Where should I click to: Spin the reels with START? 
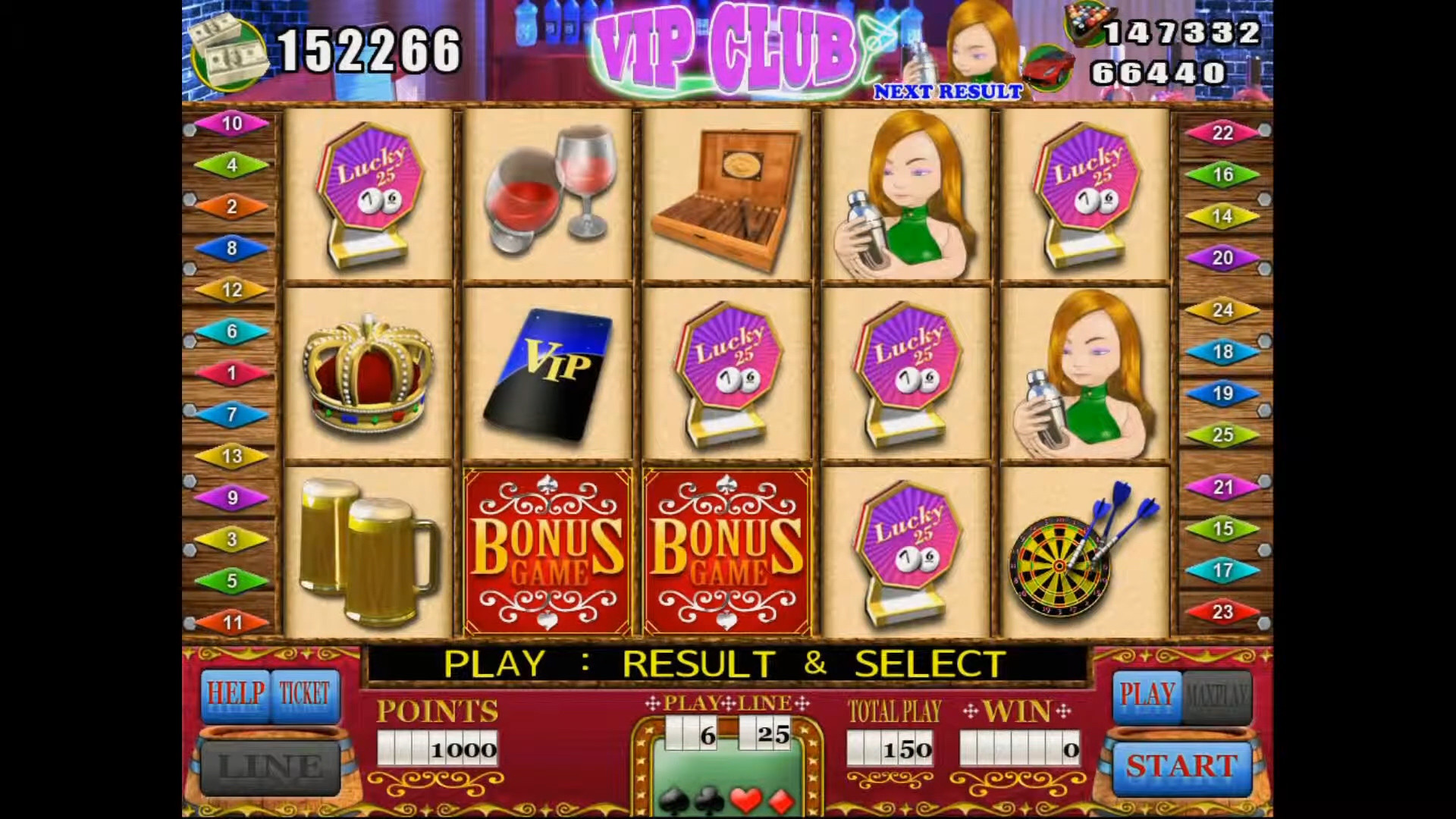pos(1181,767)
